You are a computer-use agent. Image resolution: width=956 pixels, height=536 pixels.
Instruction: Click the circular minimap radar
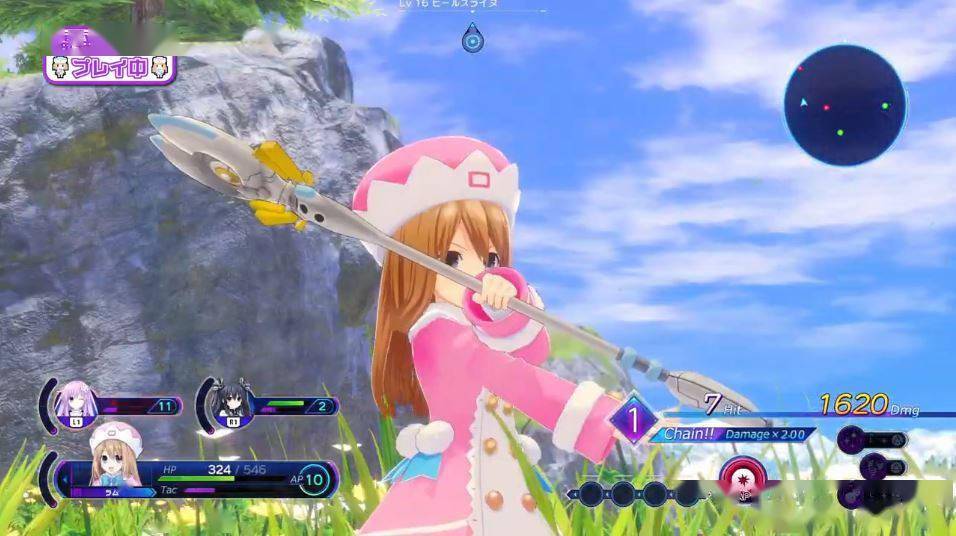point(845,106)
